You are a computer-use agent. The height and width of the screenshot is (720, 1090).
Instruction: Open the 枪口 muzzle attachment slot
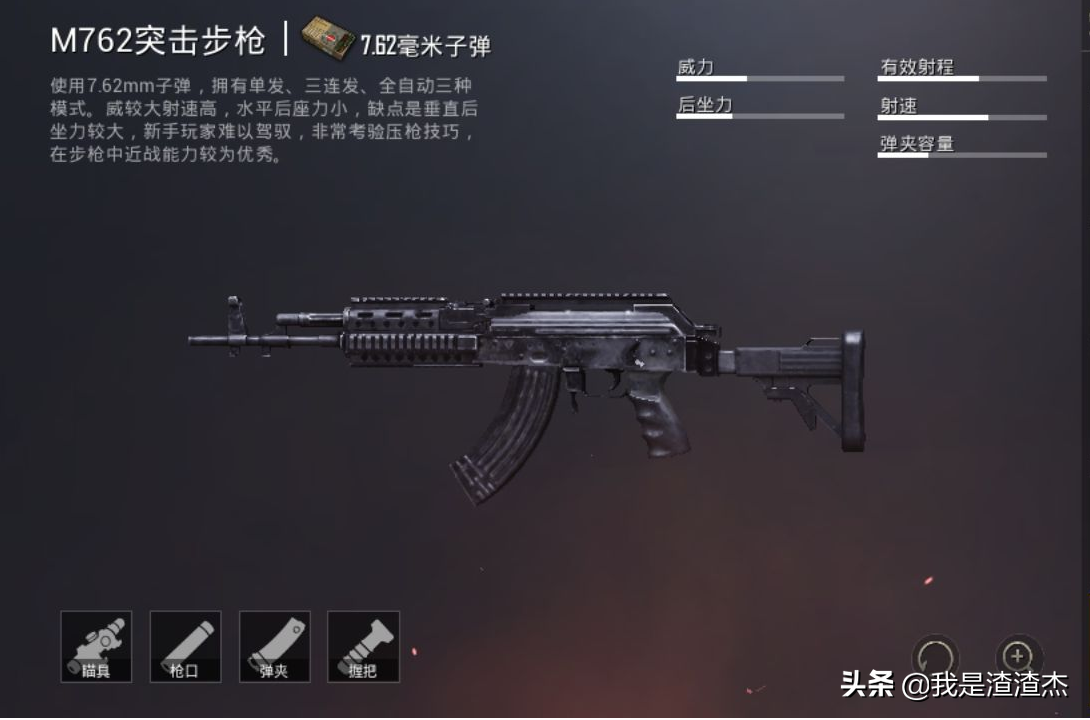pos(185,646)
